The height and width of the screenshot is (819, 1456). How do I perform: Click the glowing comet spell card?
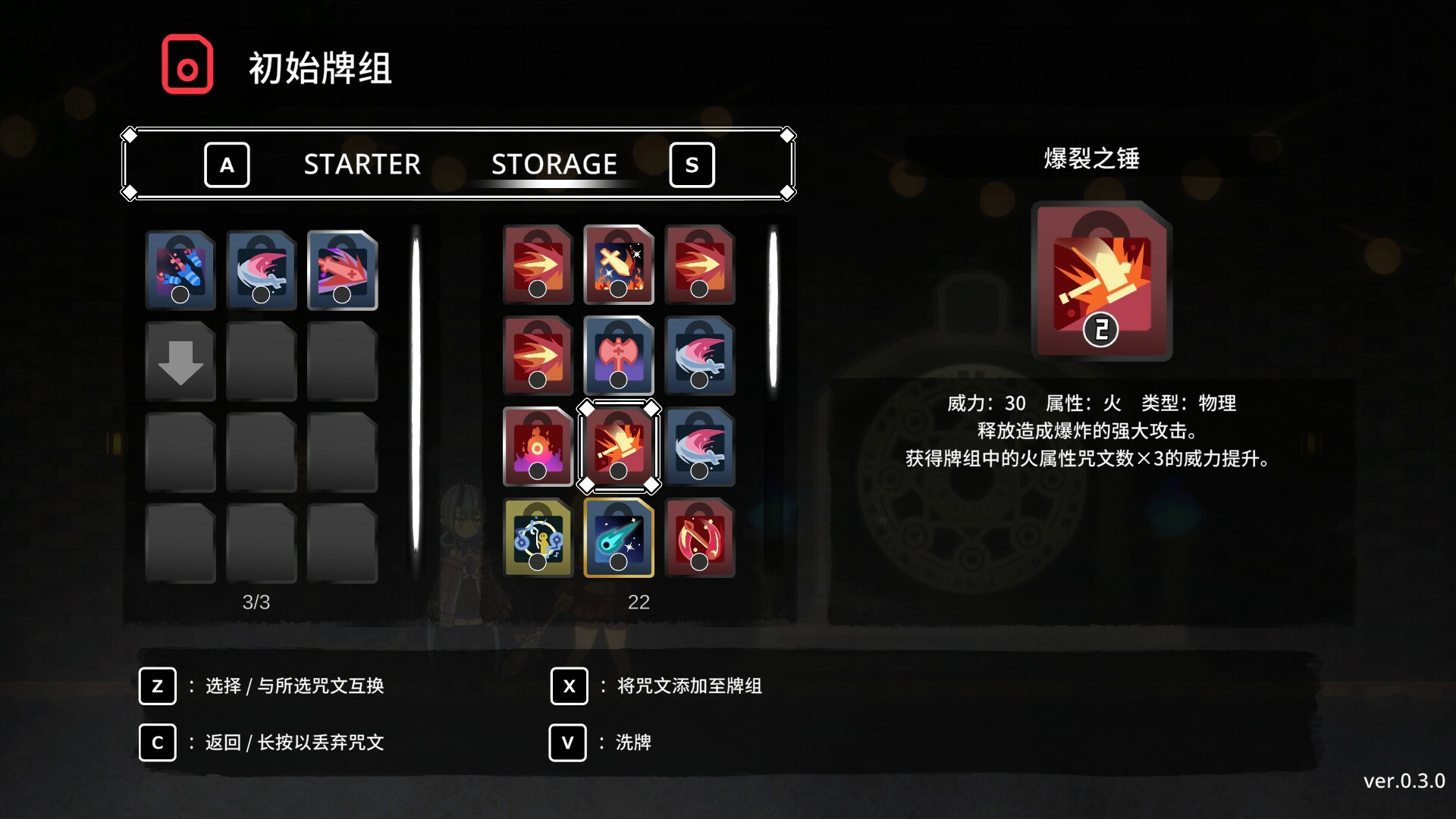click(619, 538)
